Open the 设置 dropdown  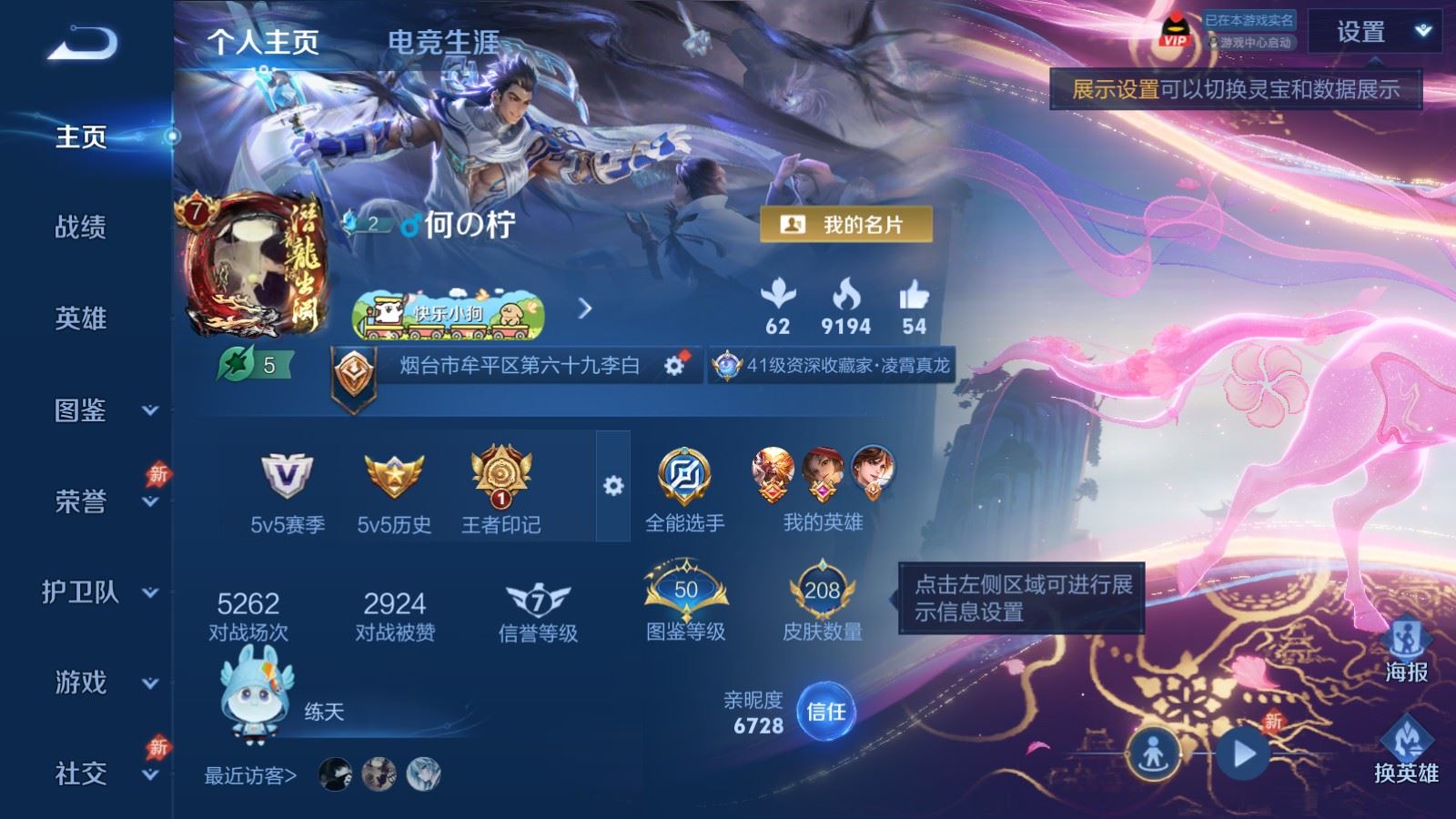point(1373,33)
